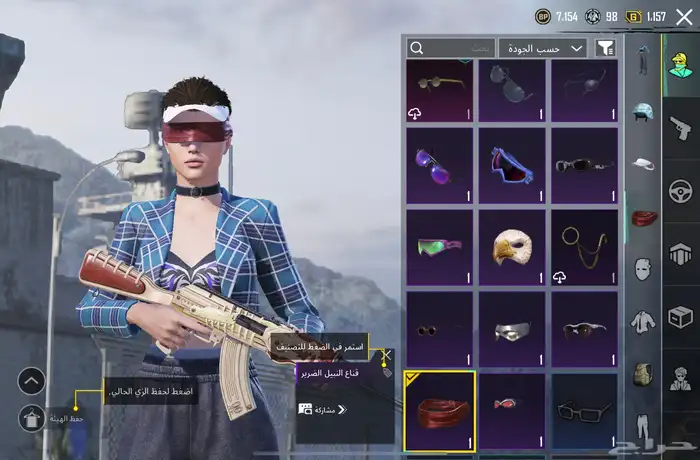Switch to the helmet category tab

[x=644, y=113]
